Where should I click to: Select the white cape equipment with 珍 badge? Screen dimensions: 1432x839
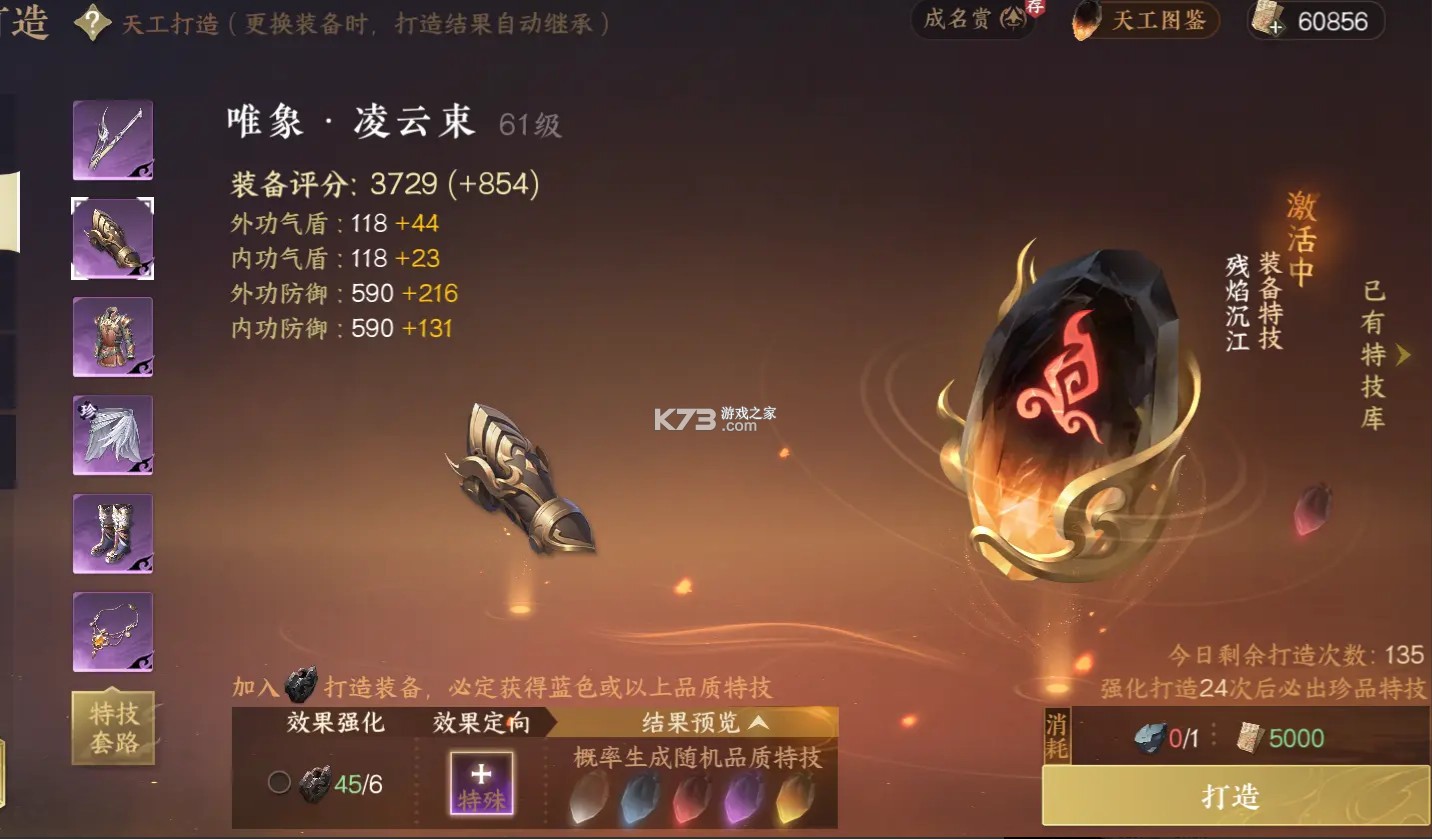coord(112,434)
